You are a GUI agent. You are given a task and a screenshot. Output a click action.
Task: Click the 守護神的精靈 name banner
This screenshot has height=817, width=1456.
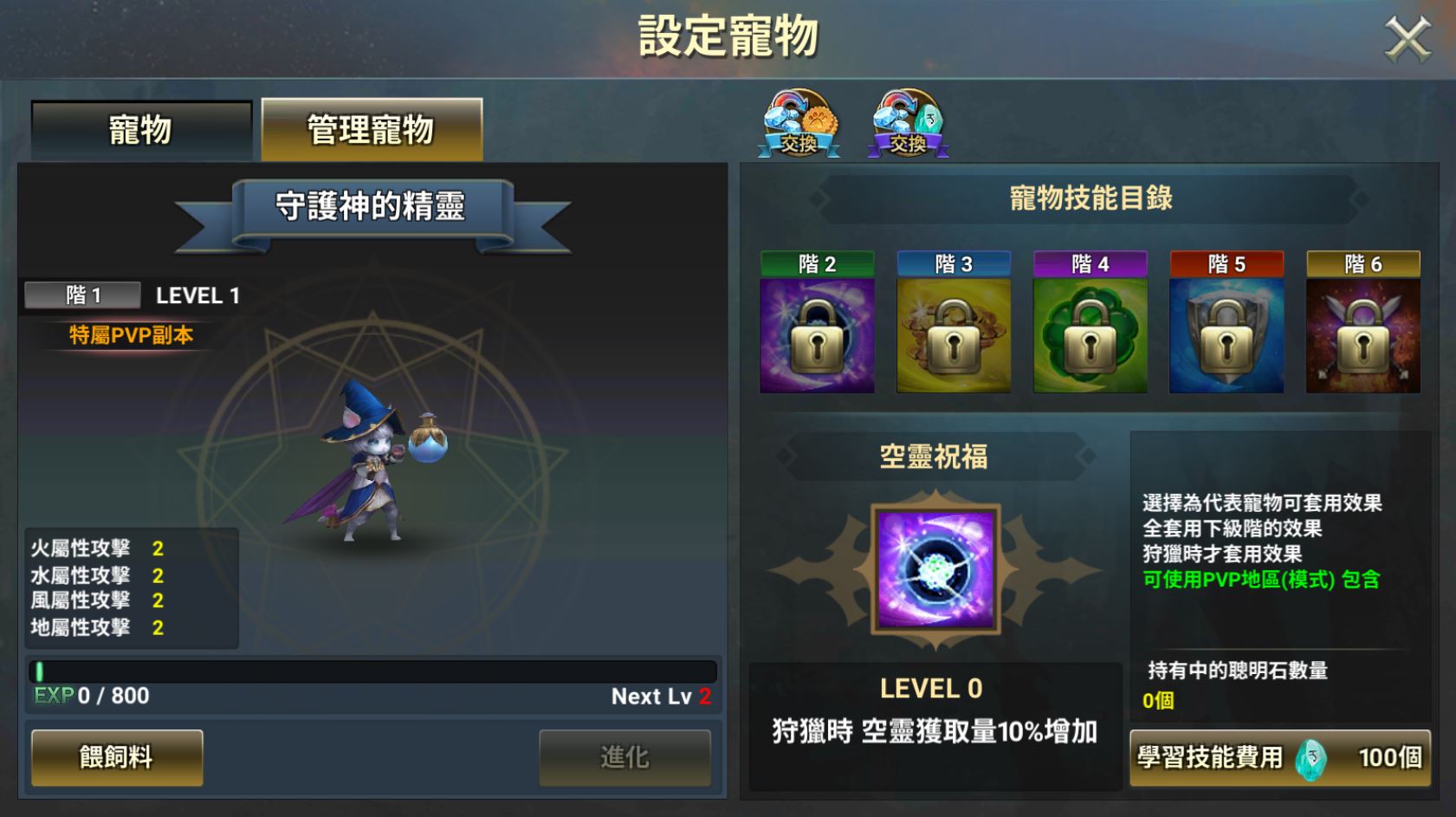pyautogui.click(x=371, y=206)
